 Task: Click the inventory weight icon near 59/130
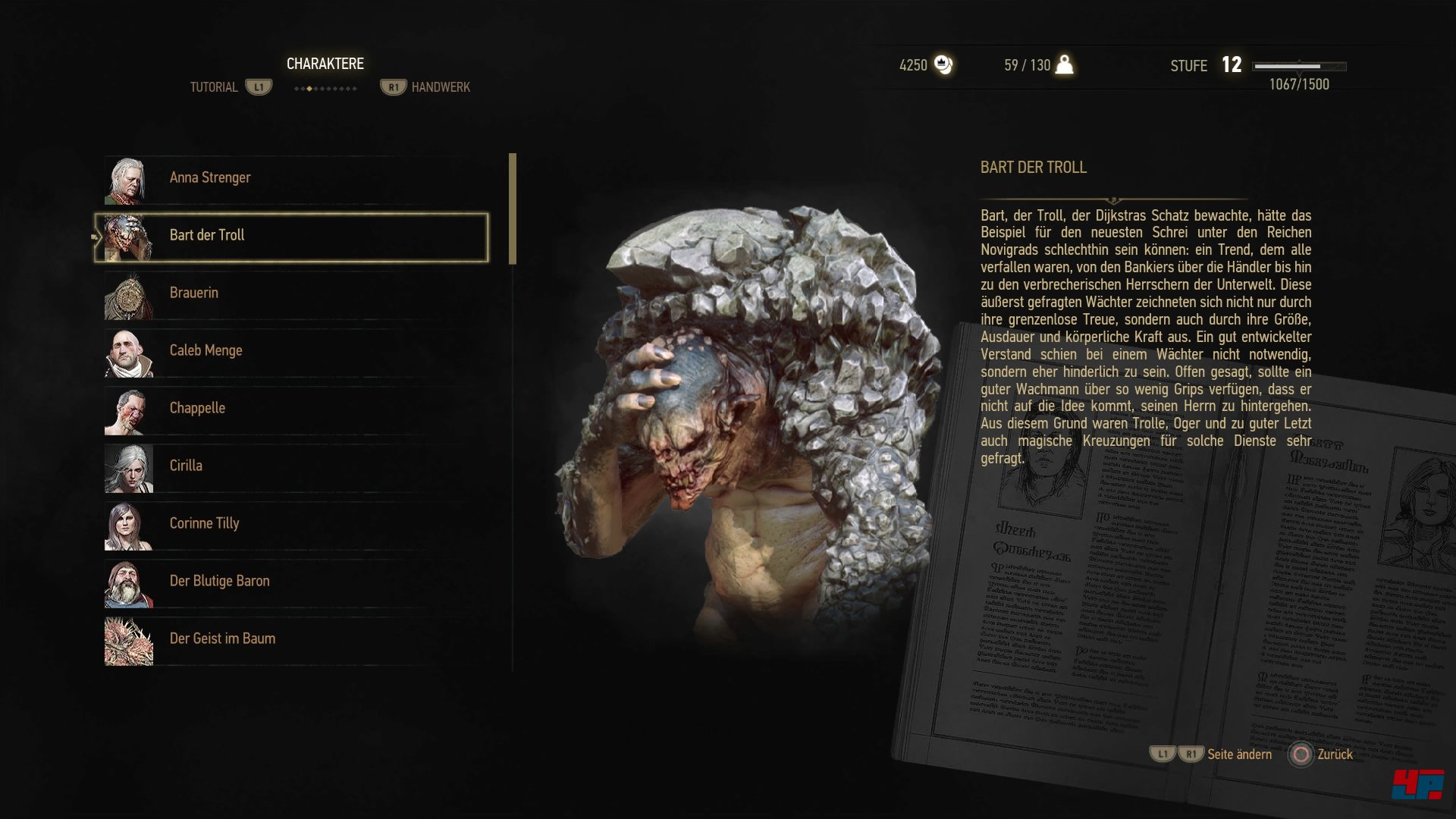click(1064, 65)
